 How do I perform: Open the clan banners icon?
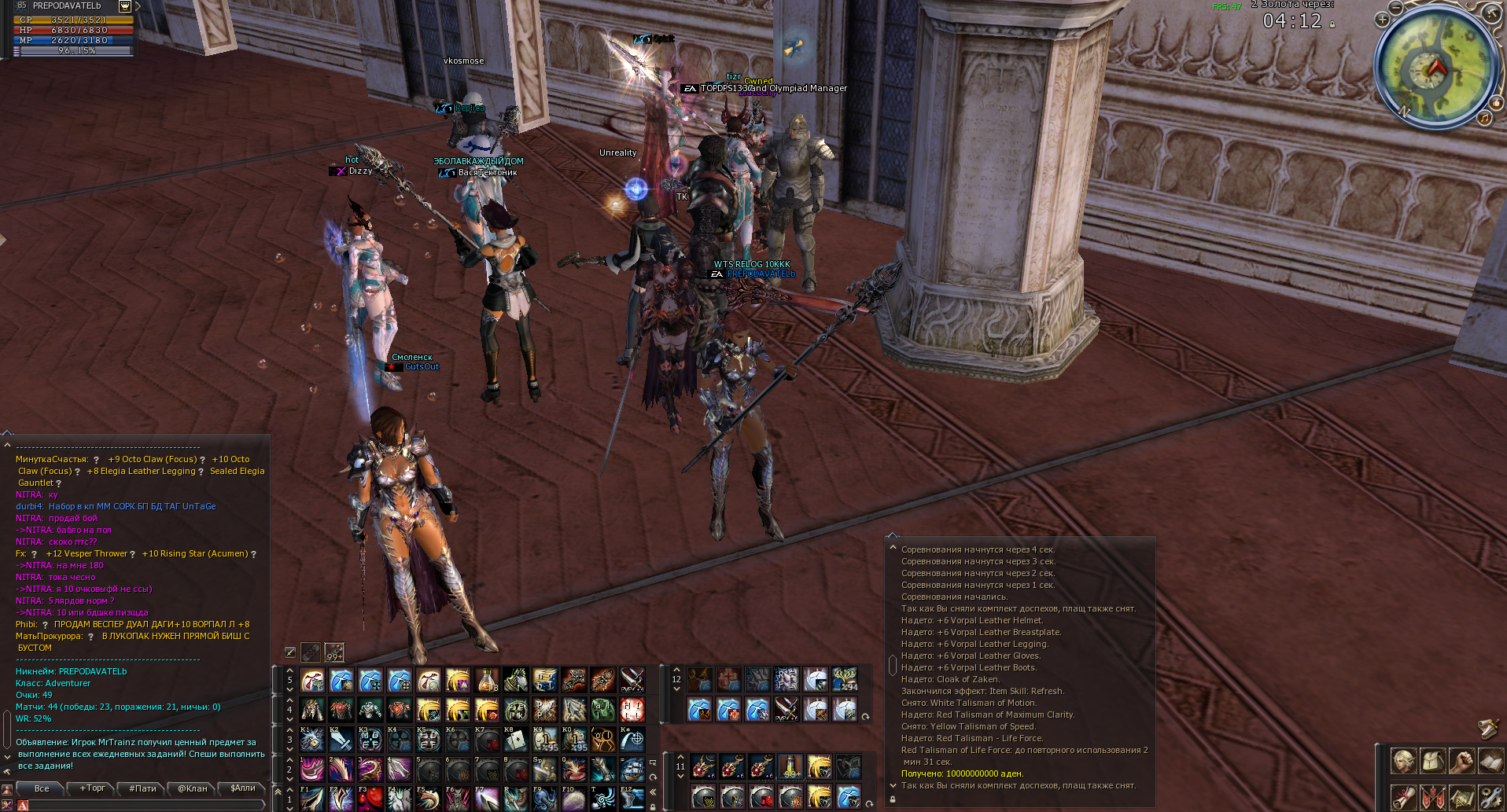coord(1433,797)
